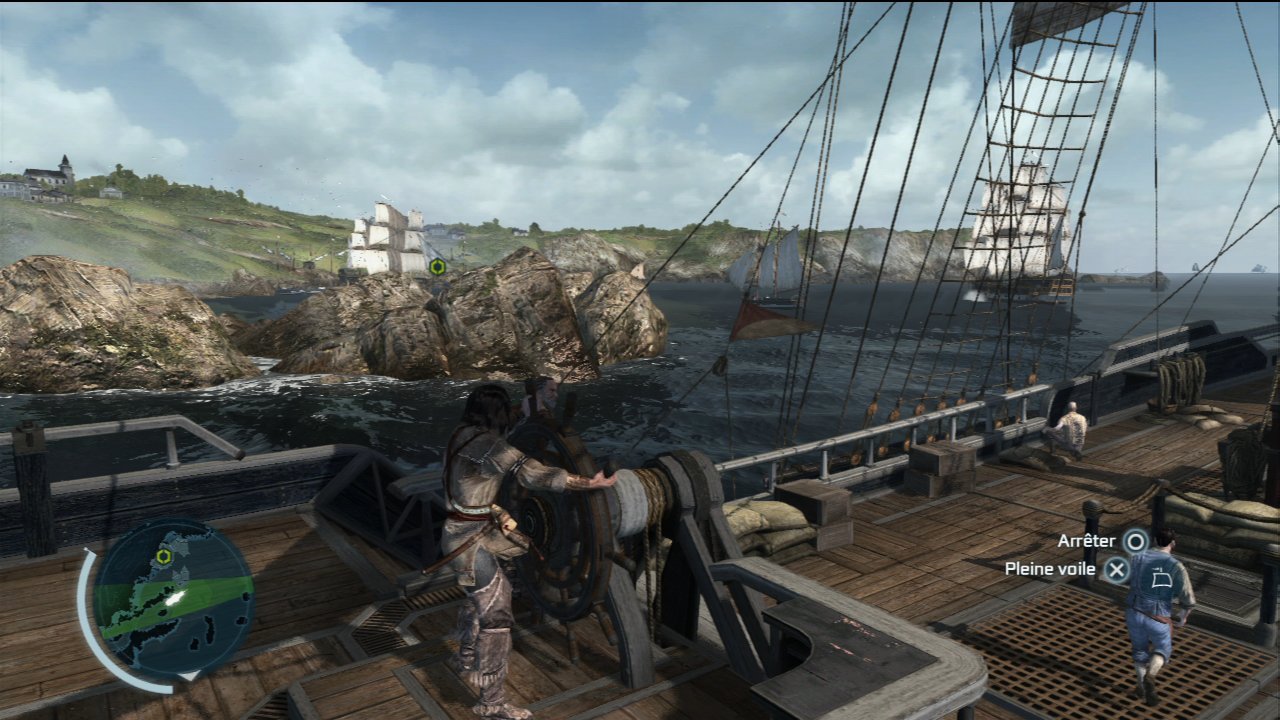
Task: Click the green hexagon objective marker near the ship
Action: [437, 266]
